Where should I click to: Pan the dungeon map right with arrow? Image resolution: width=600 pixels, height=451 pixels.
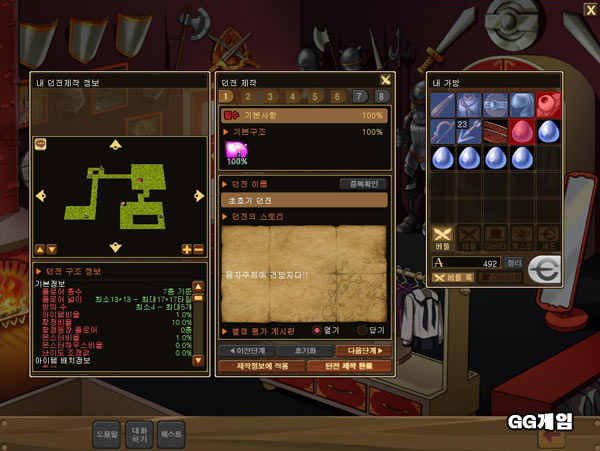click(x=199, y=195)
